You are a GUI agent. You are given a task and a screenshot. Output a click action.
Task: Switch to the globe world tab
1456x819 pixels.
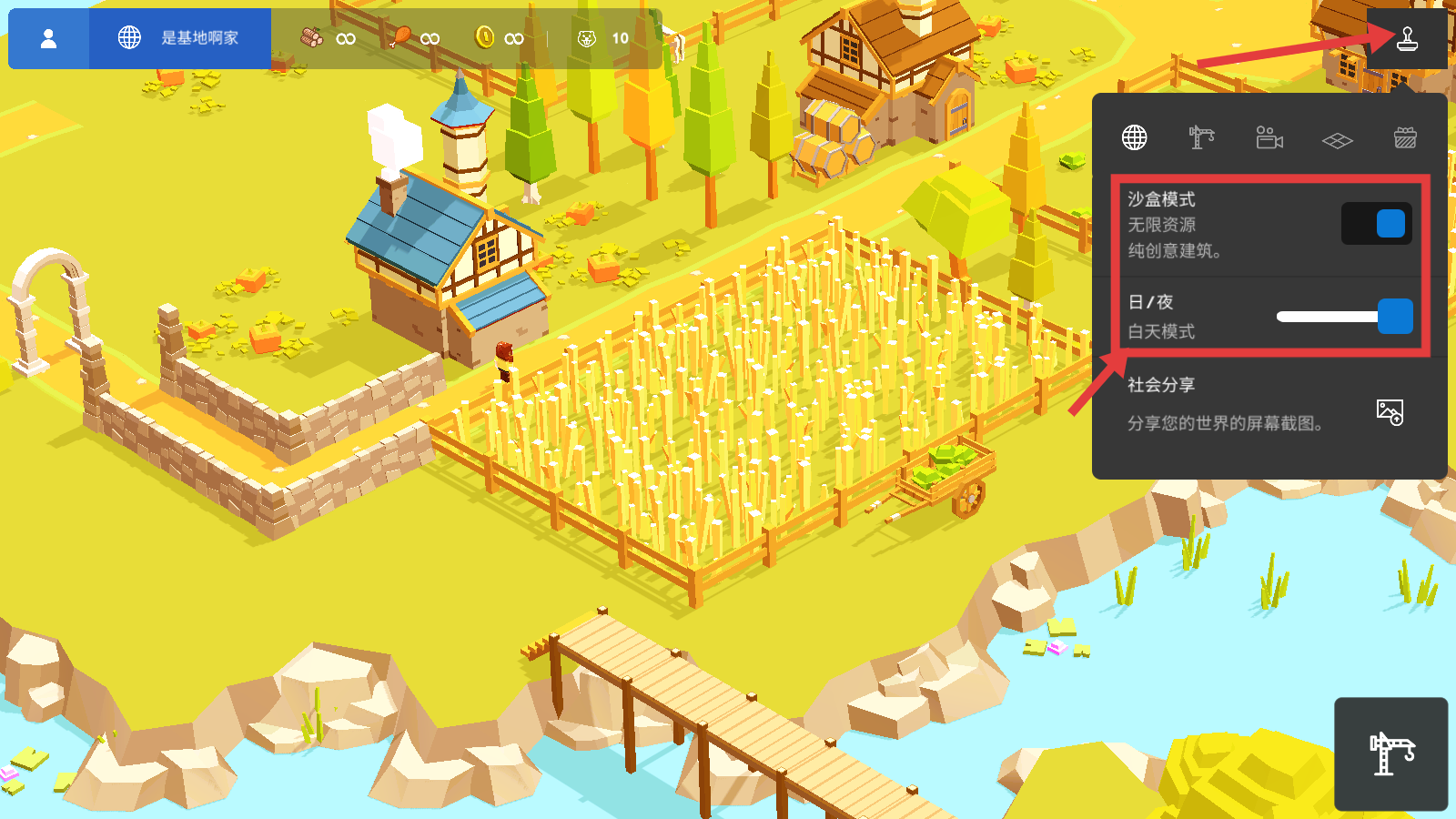tap(1134, 138)
